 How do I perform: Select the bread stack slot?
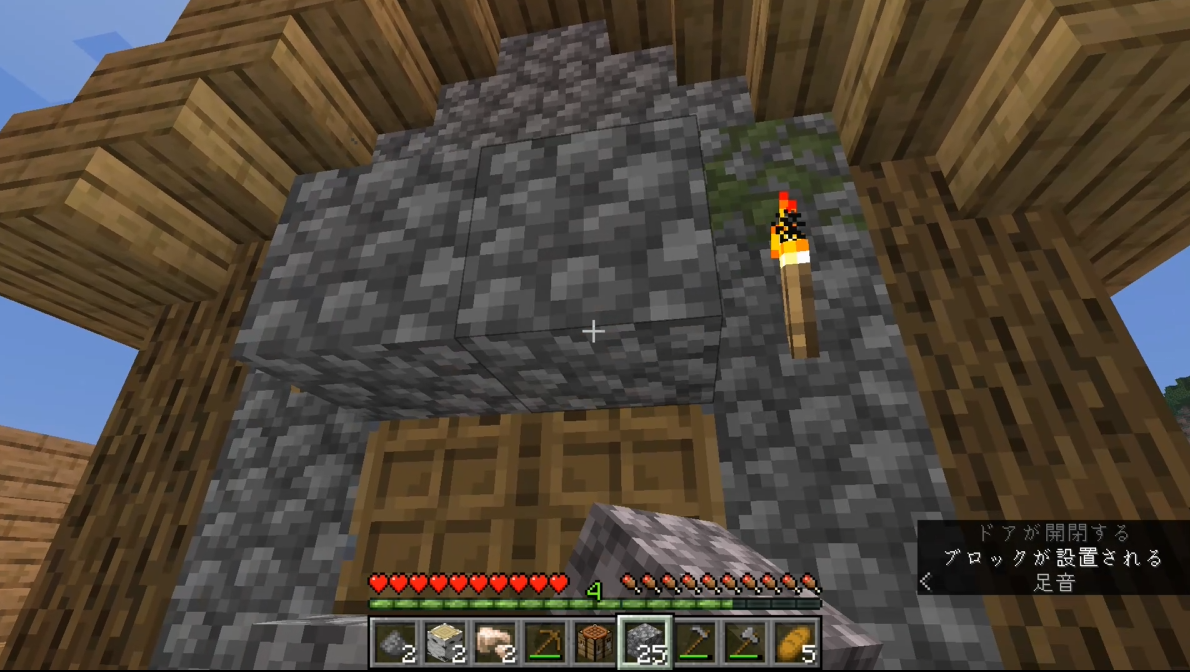tap(794, 641)
